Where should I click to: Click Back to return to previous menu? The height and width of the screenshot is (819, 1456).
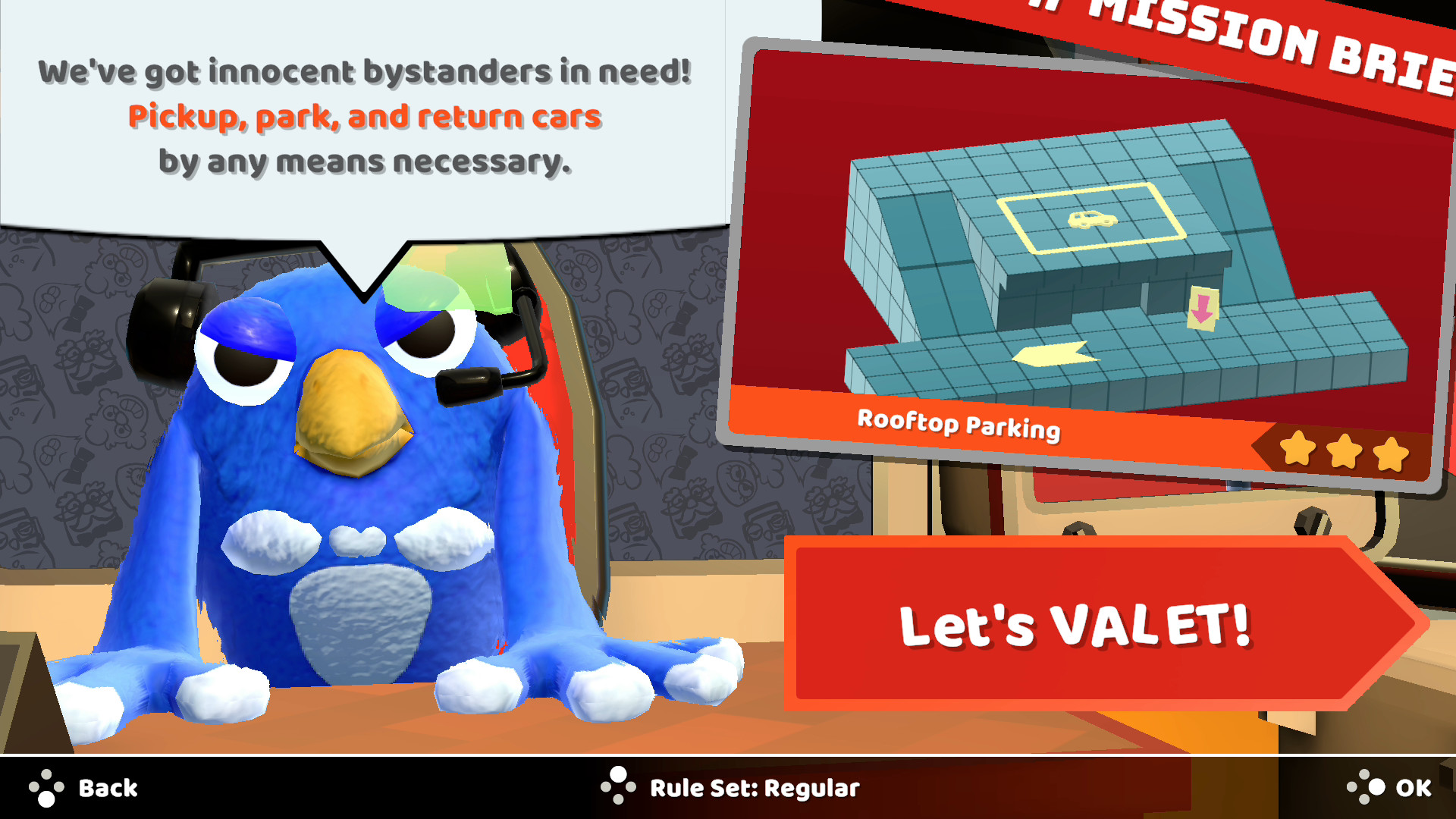point(106,787)
